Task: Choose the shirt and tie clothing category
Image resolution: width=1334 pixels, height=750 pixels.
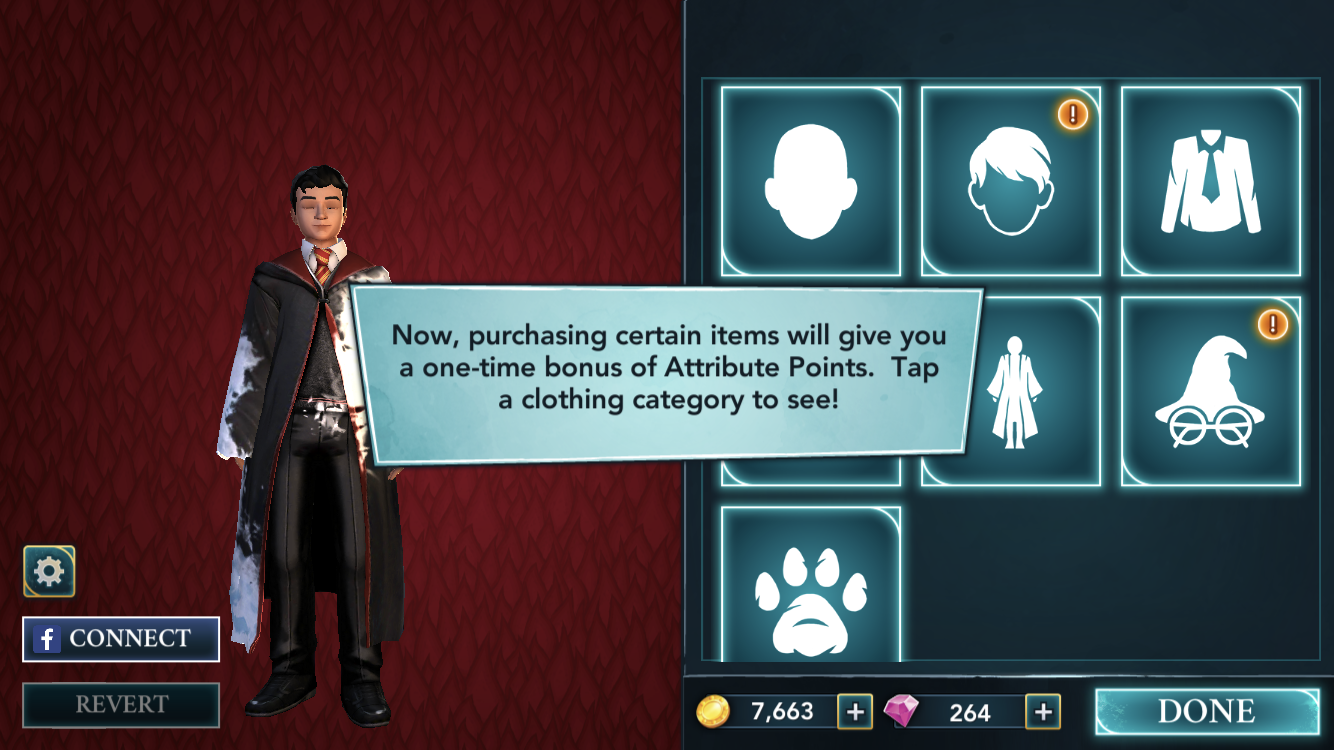Action: click(x=1210, y=181)
